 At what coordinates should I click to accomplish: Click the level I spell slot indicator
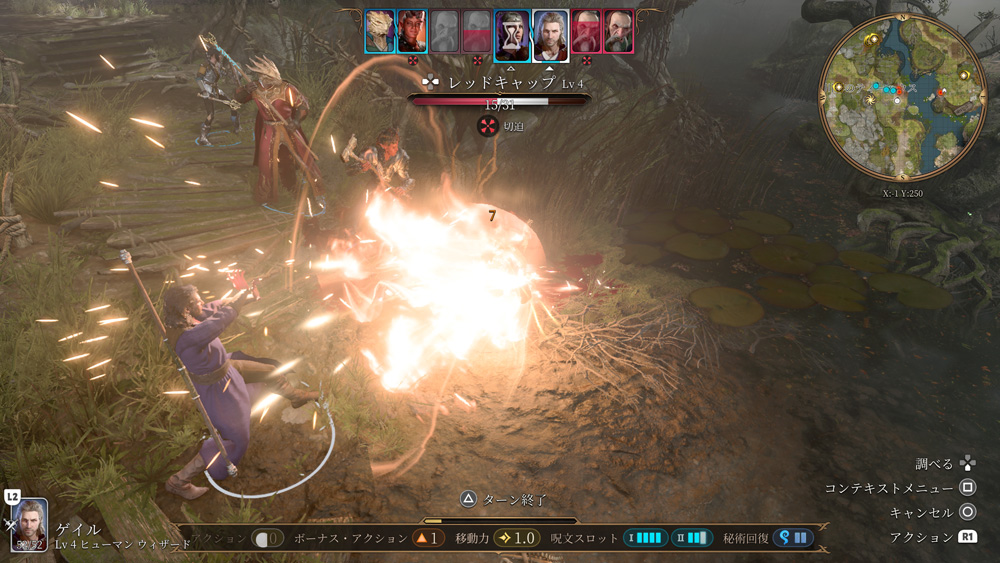click(645, 538)
